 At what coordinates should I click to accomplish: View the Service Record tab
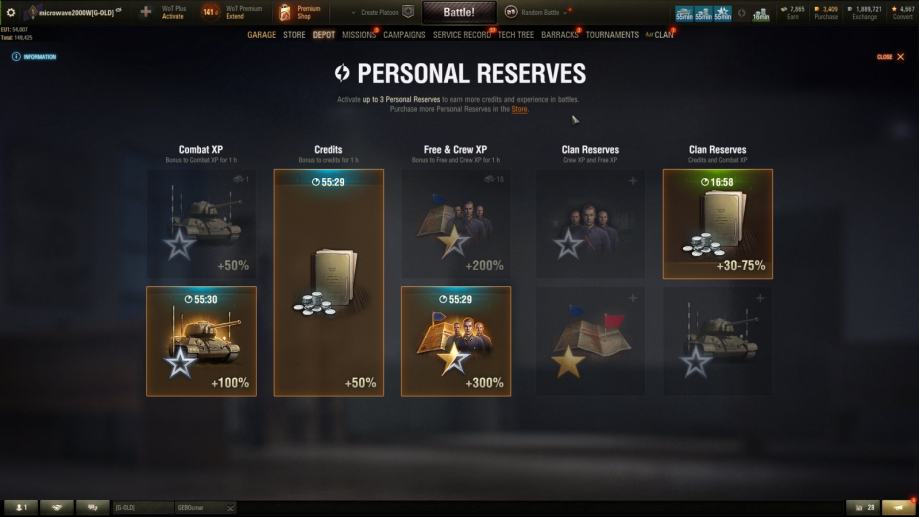click(x=462, y=35)
